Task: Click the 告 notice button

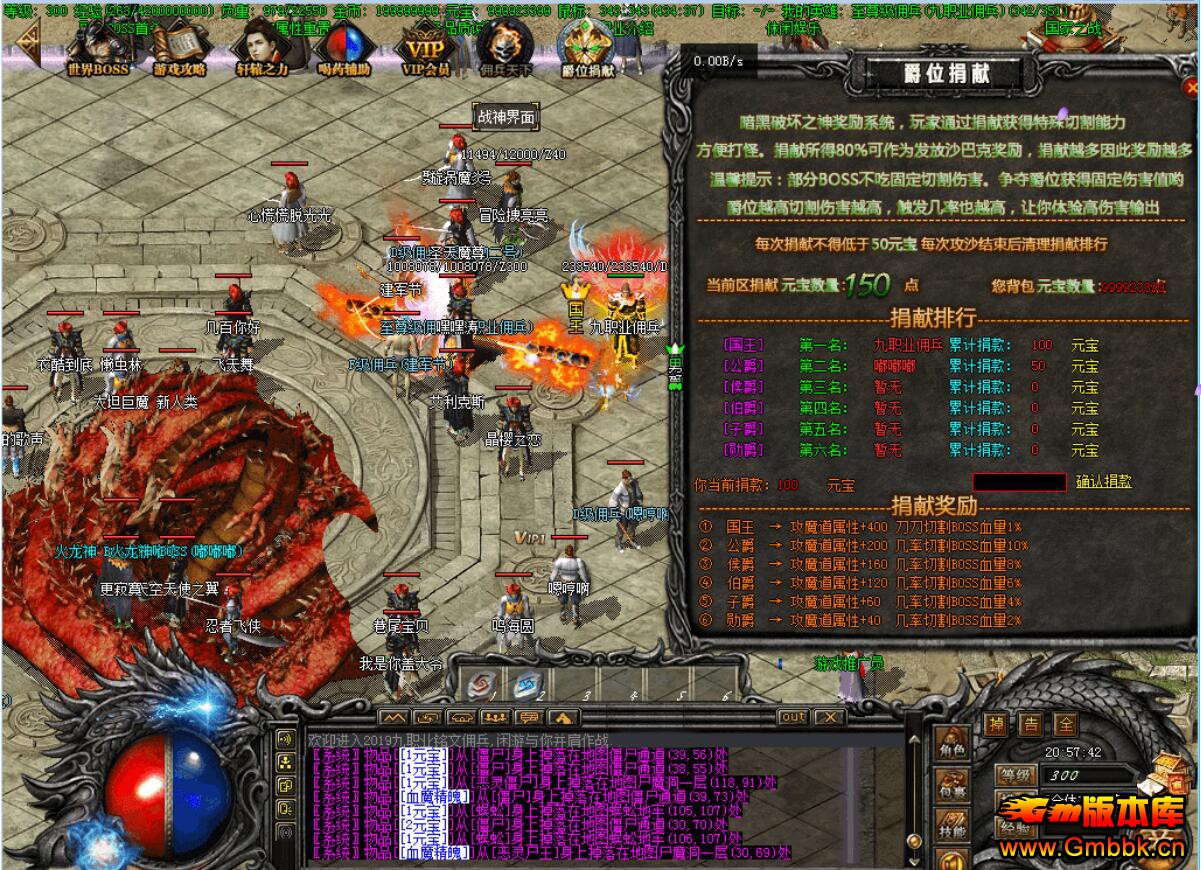Action: [1031, 724]
